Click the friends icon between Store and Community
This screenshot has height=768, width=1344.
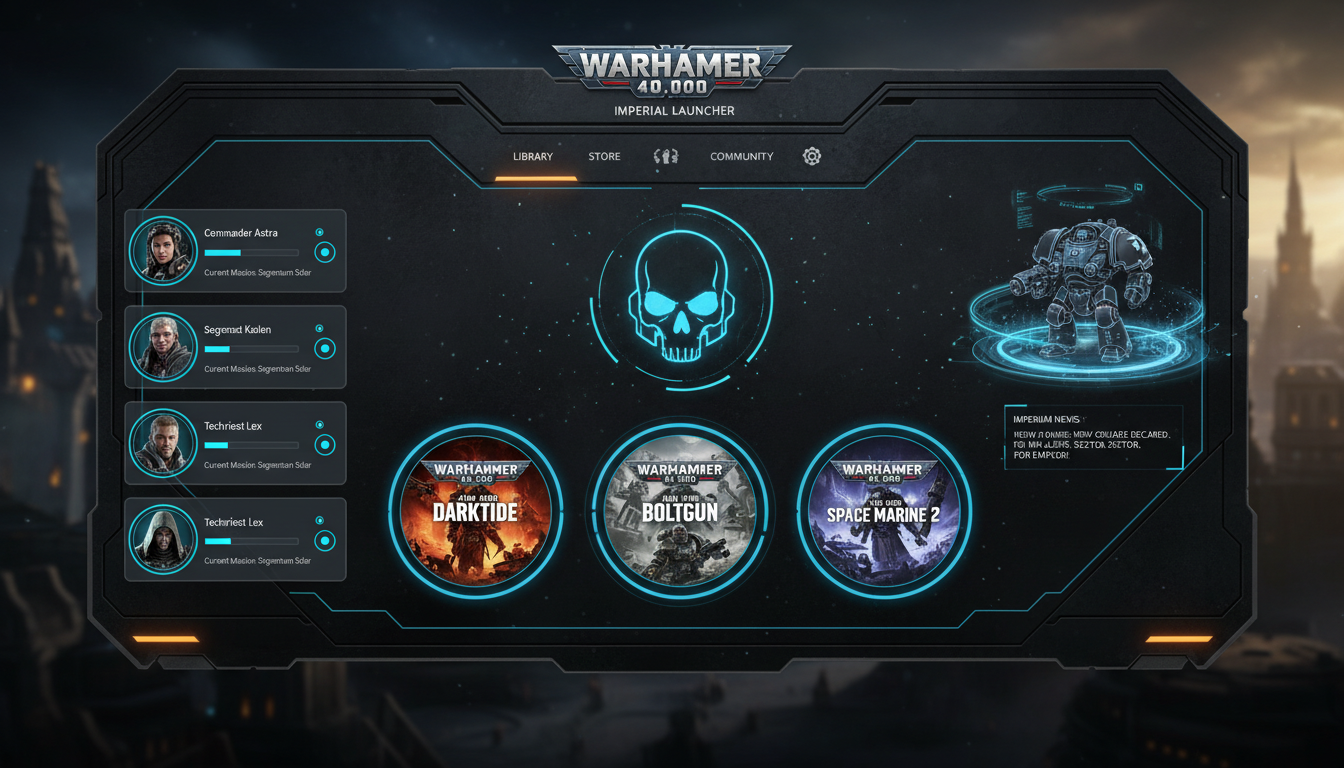point(665,156)
